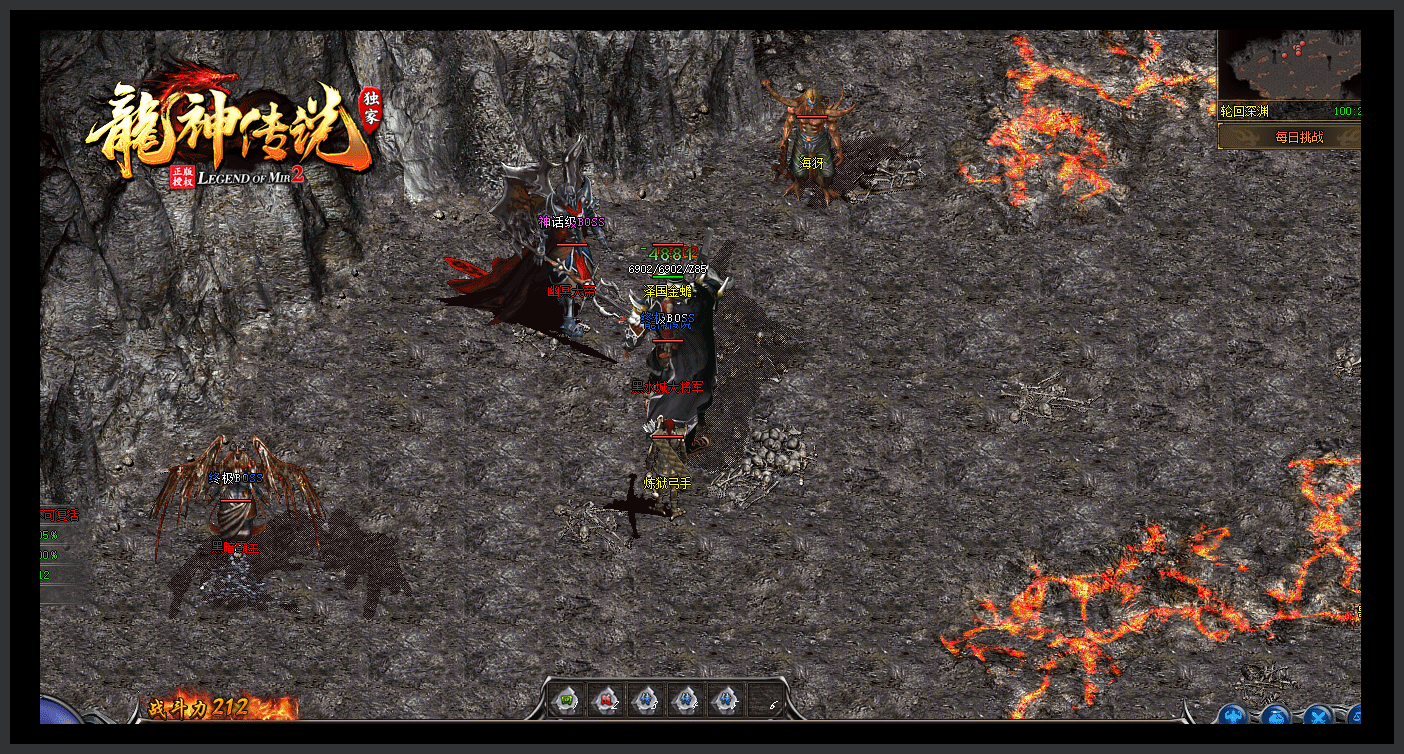This screenshot has height=754, width=1404.
Task: Open the bag via the blue pouch icon
Action: (1275, 716)
